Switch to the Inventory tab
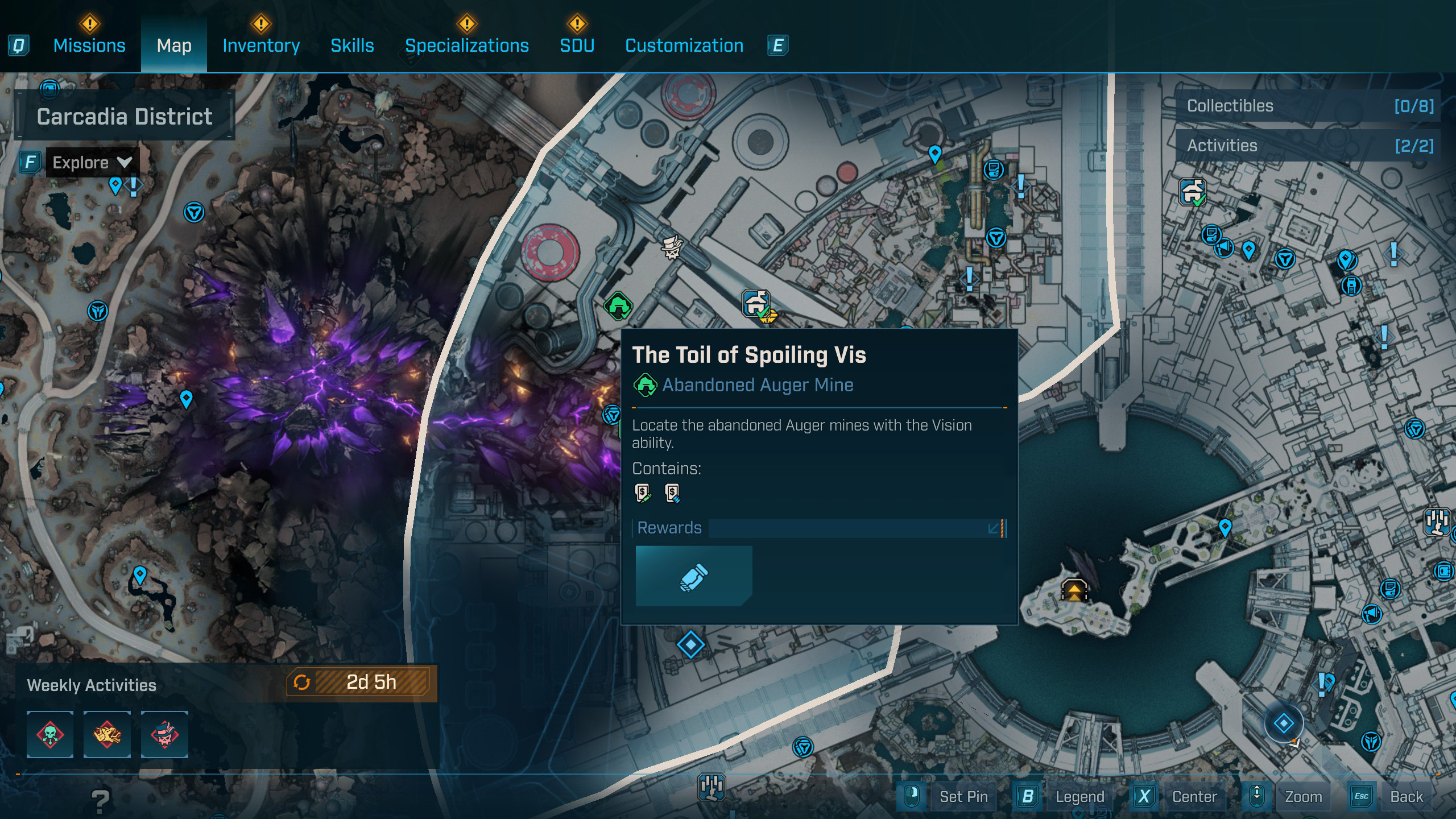The image size is (1456, 819). click(261, 45)
